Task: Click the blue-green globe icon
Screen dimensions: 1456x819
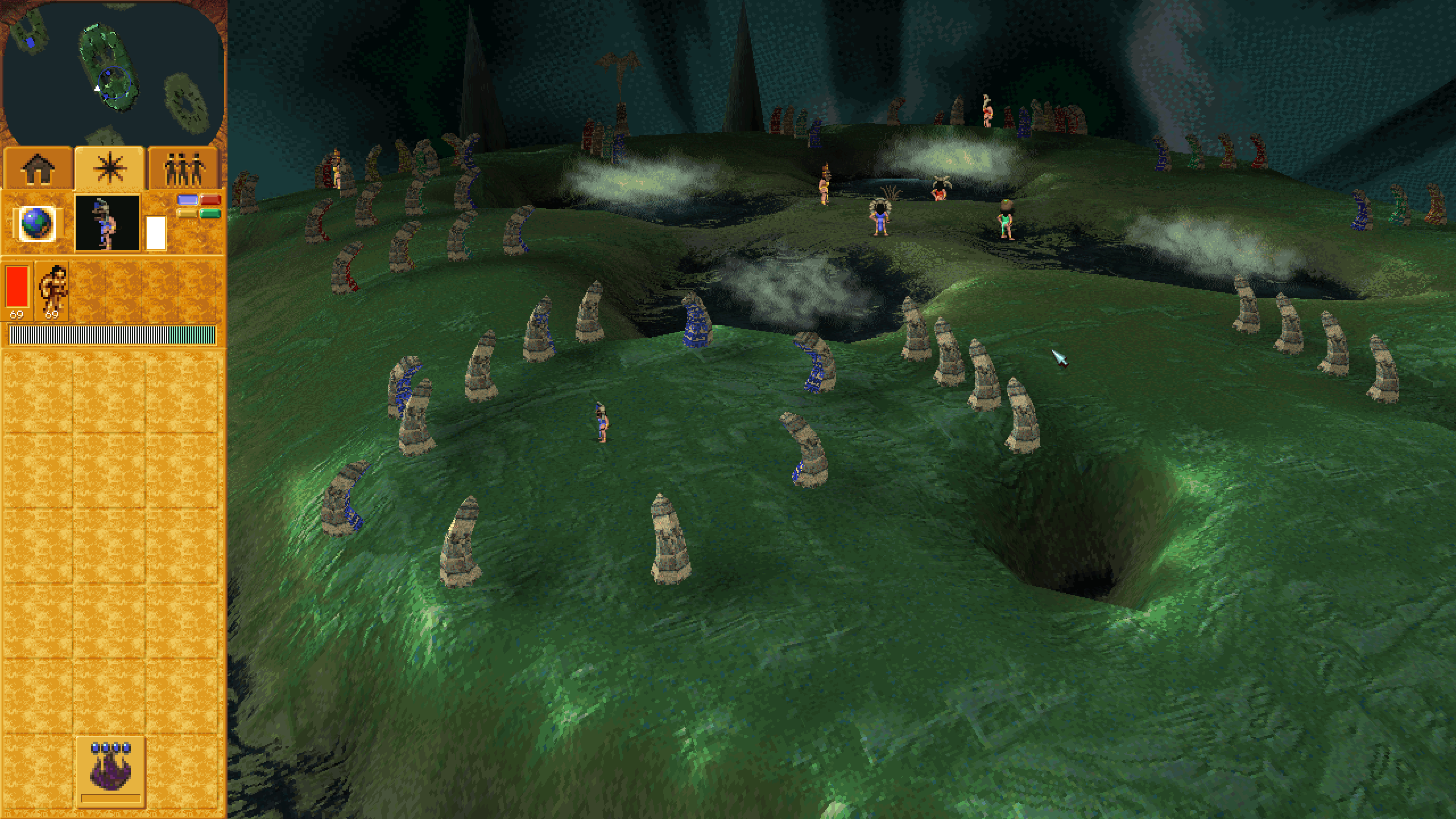Action: click(37, 223)
